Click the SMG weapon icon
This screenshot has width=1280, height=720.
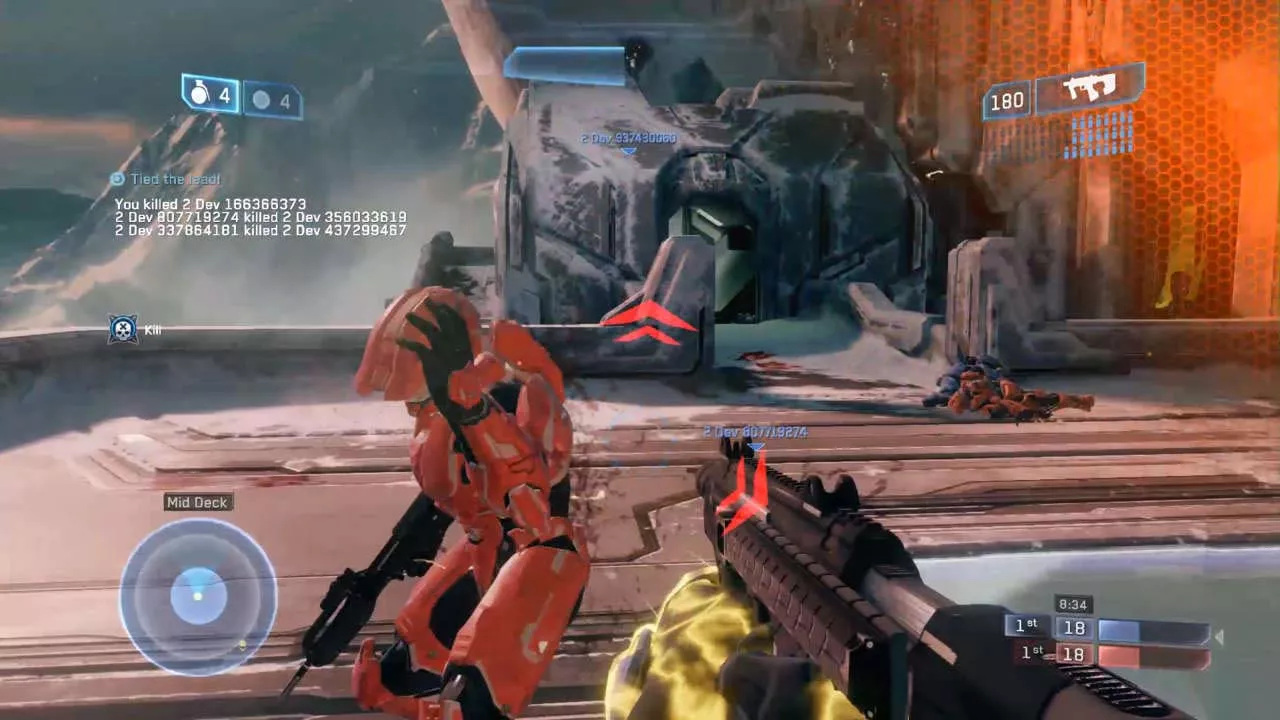click(1089, 89)
